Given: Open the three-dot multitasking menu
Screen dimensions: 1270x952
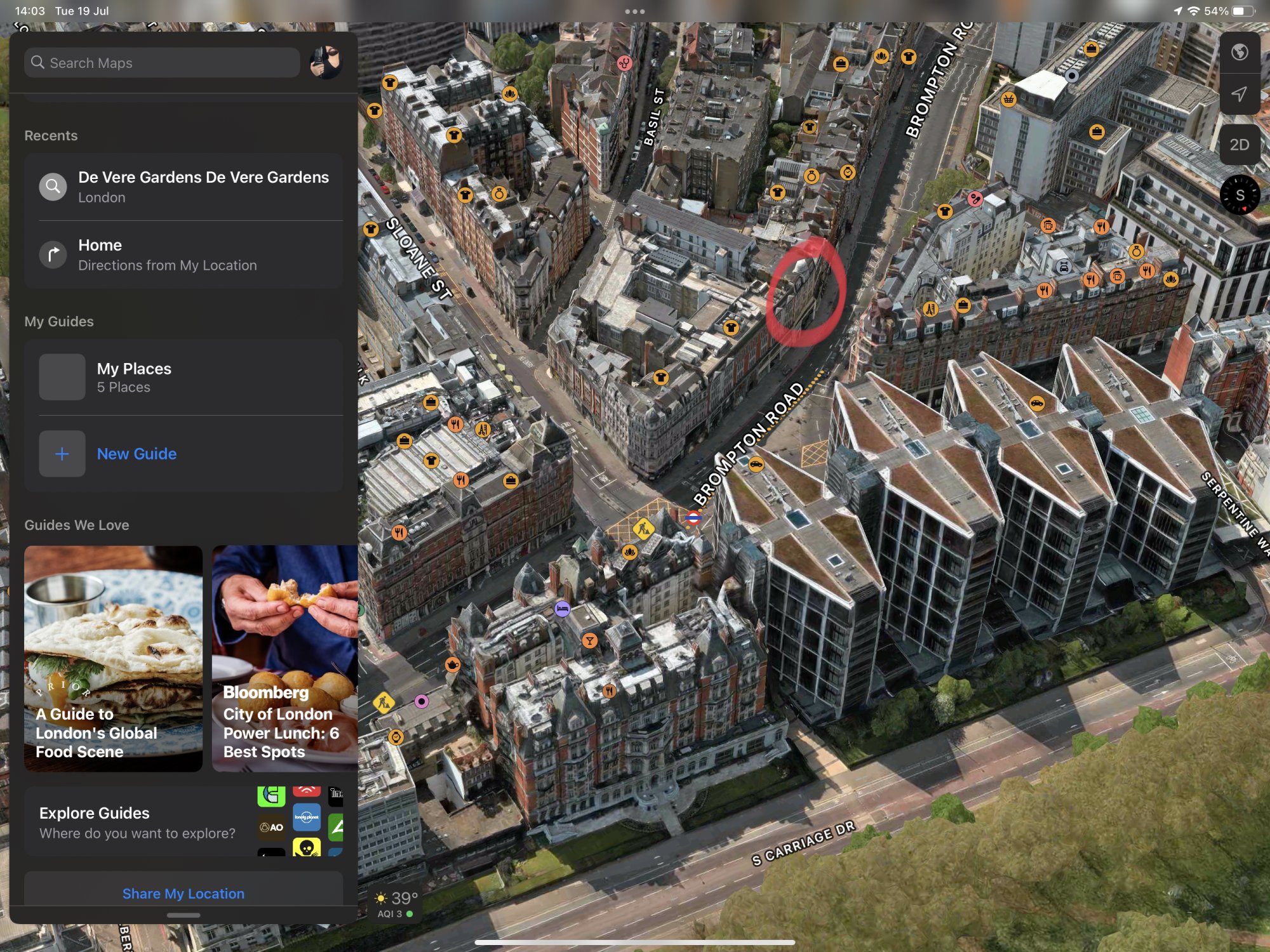Looking at the screenshot, I should (634, 11).
